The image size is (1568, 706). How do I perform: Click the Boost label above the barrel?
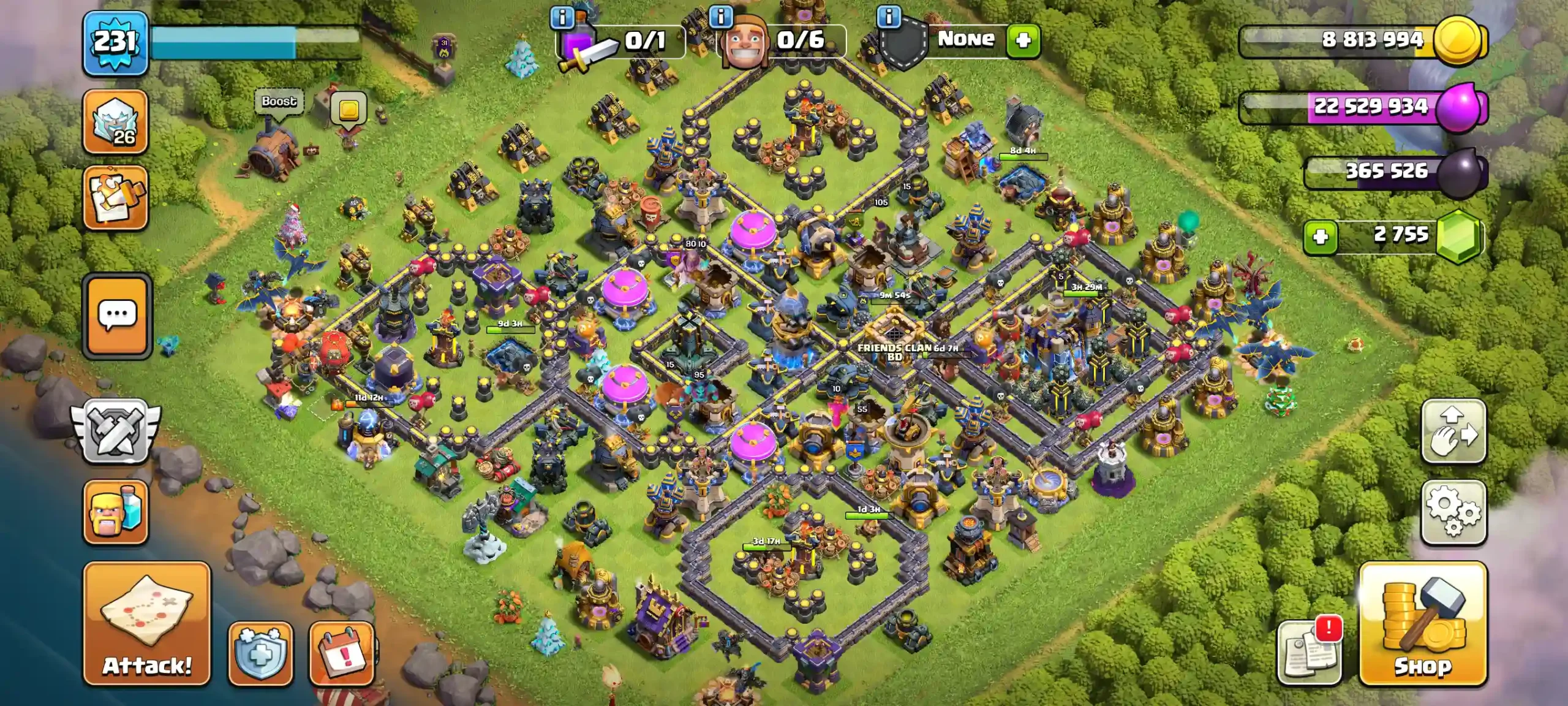pyautogui.click(x=279, y=102)
